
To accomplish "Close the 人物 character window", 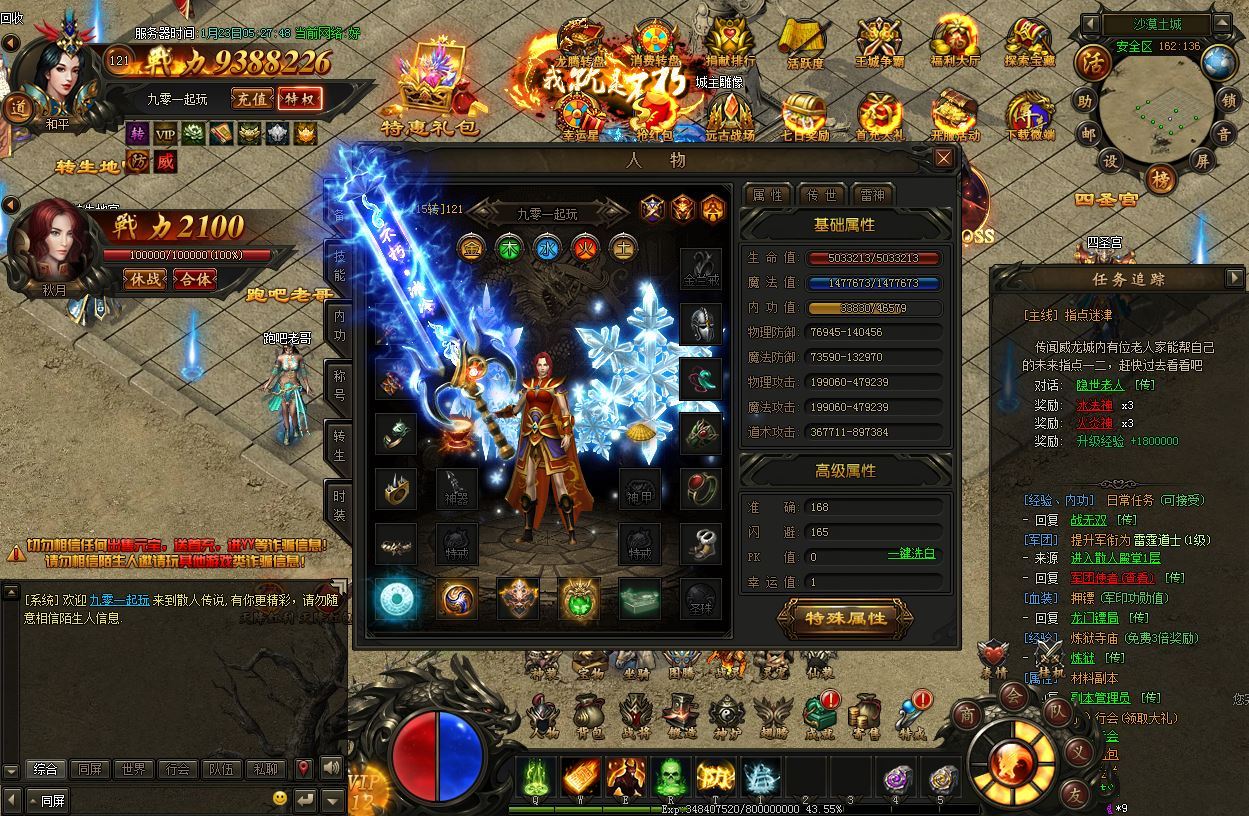I will click(x=943, y=158).
